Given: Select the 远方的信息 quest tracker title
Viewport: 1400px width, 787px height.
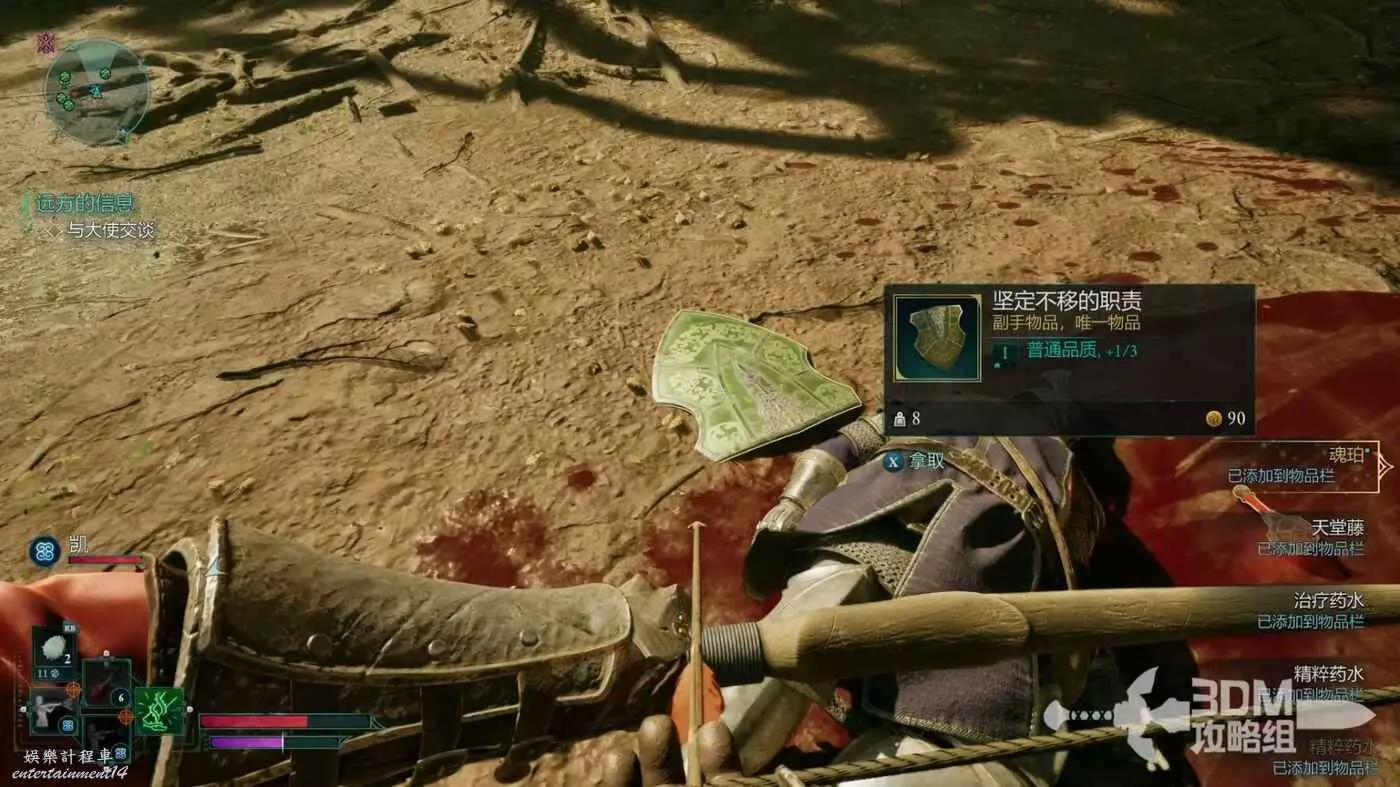Looking at the screenshot, I should 86,204.
